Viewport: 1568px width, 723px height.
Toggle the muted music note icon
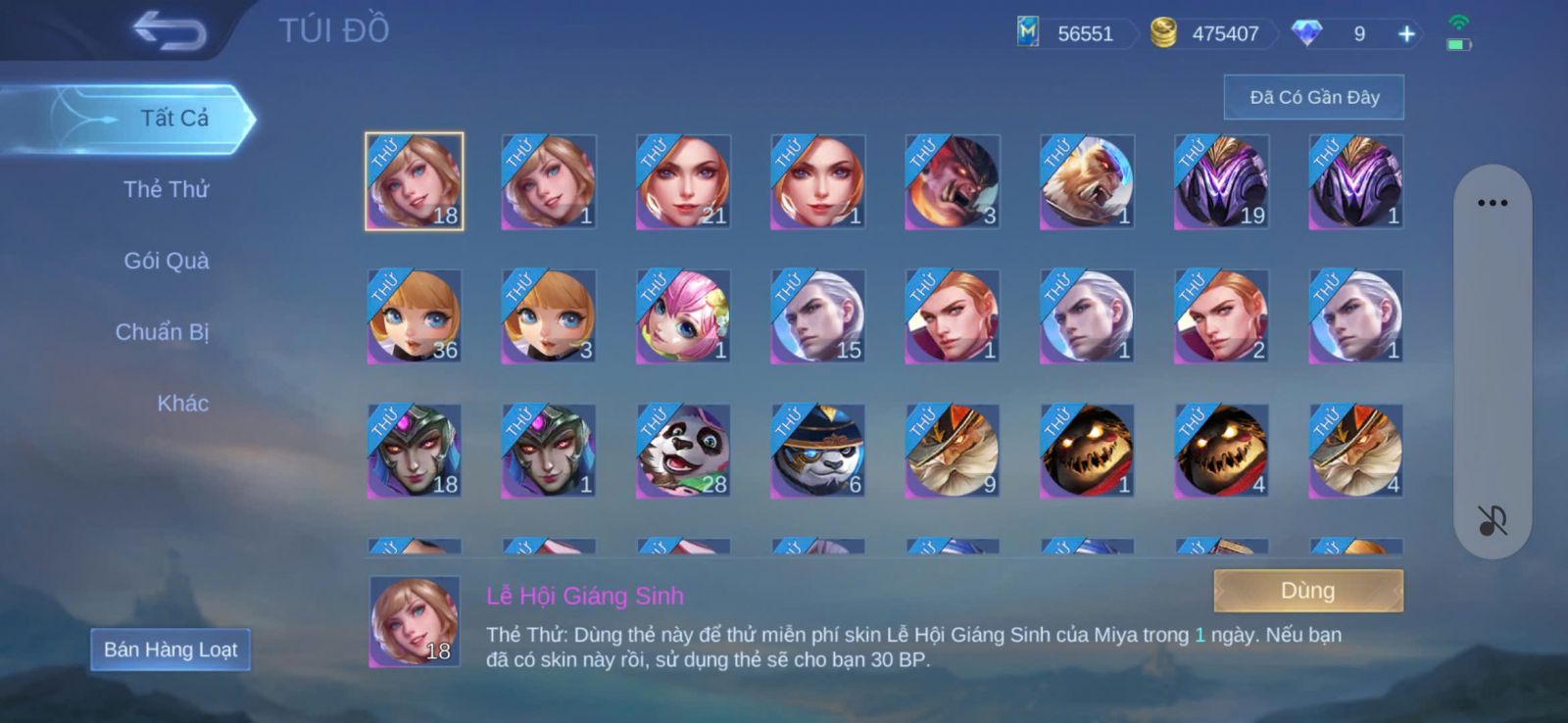[x=1492, y=520]
